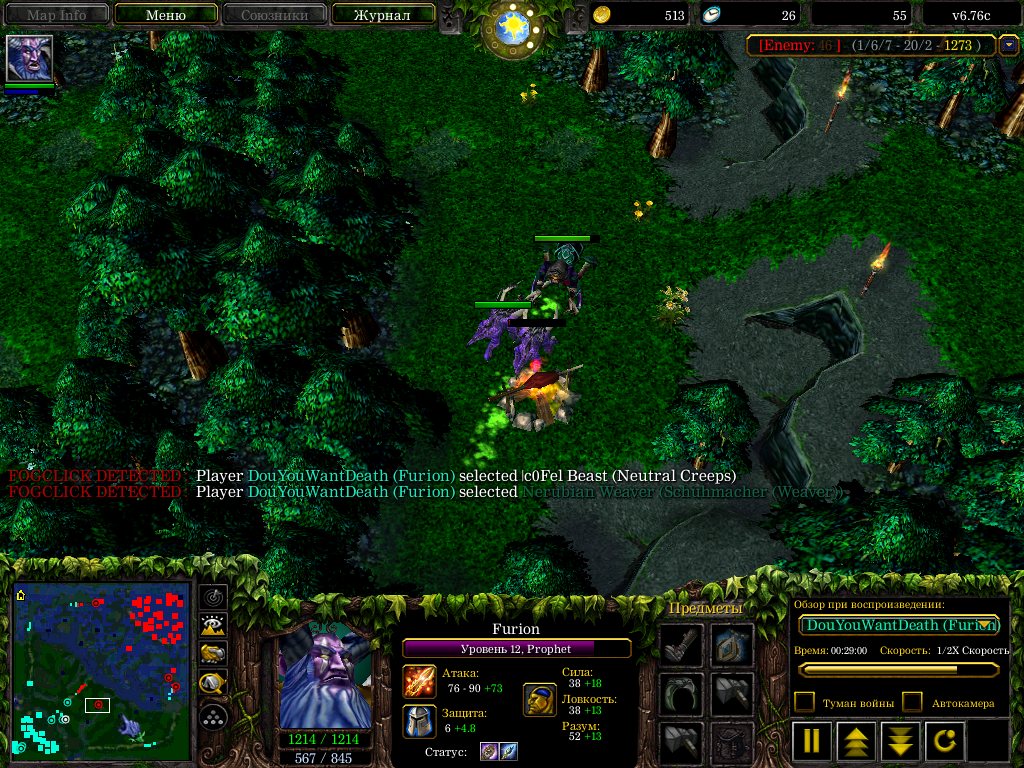Select the Furion hero icon in top-left
The height and width of the screenshot is (768, 1024).
point(29,58)
